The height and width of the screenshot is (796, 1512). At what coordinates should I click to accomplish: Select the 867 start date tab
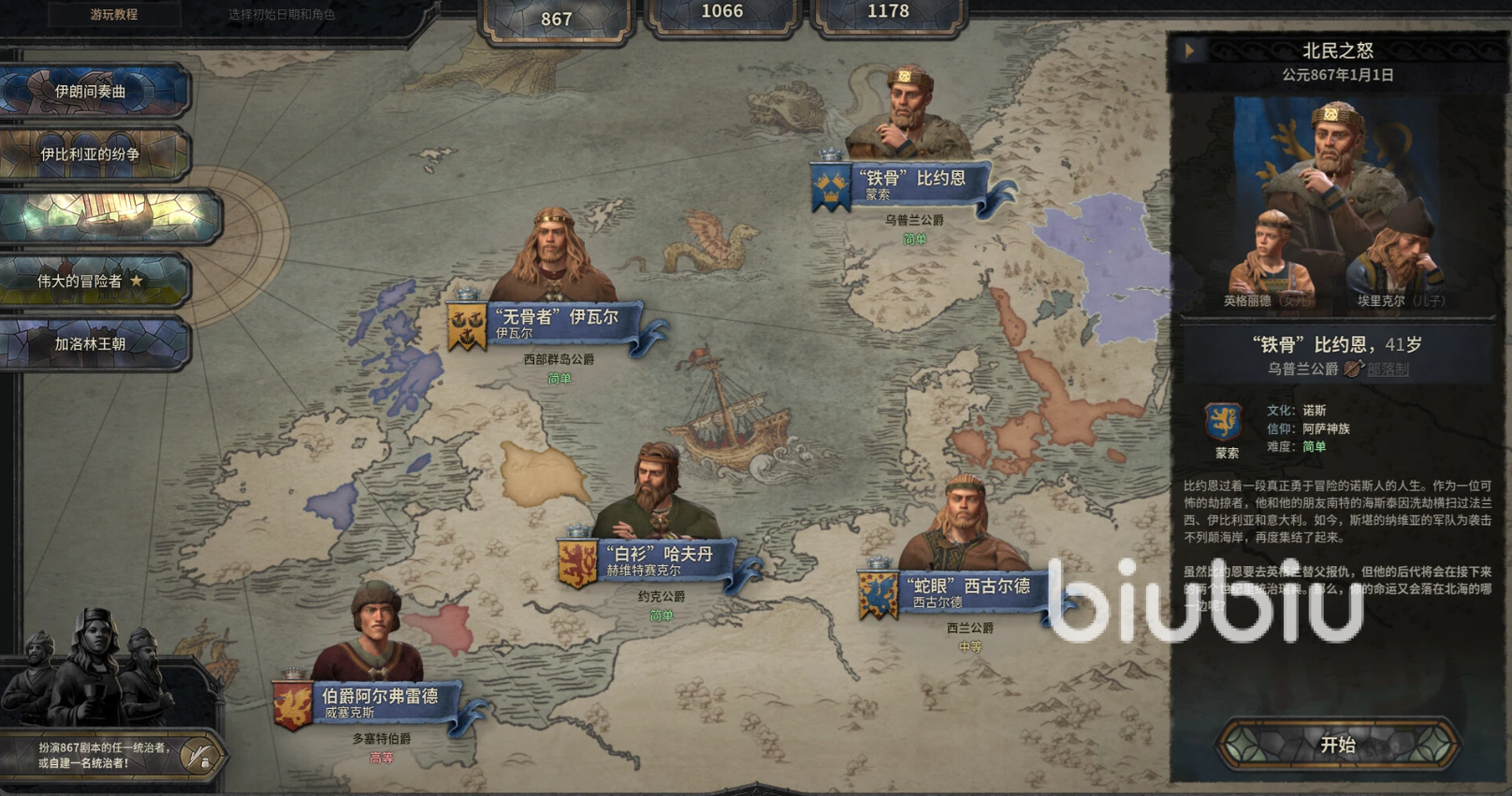(x=557, y=19)
